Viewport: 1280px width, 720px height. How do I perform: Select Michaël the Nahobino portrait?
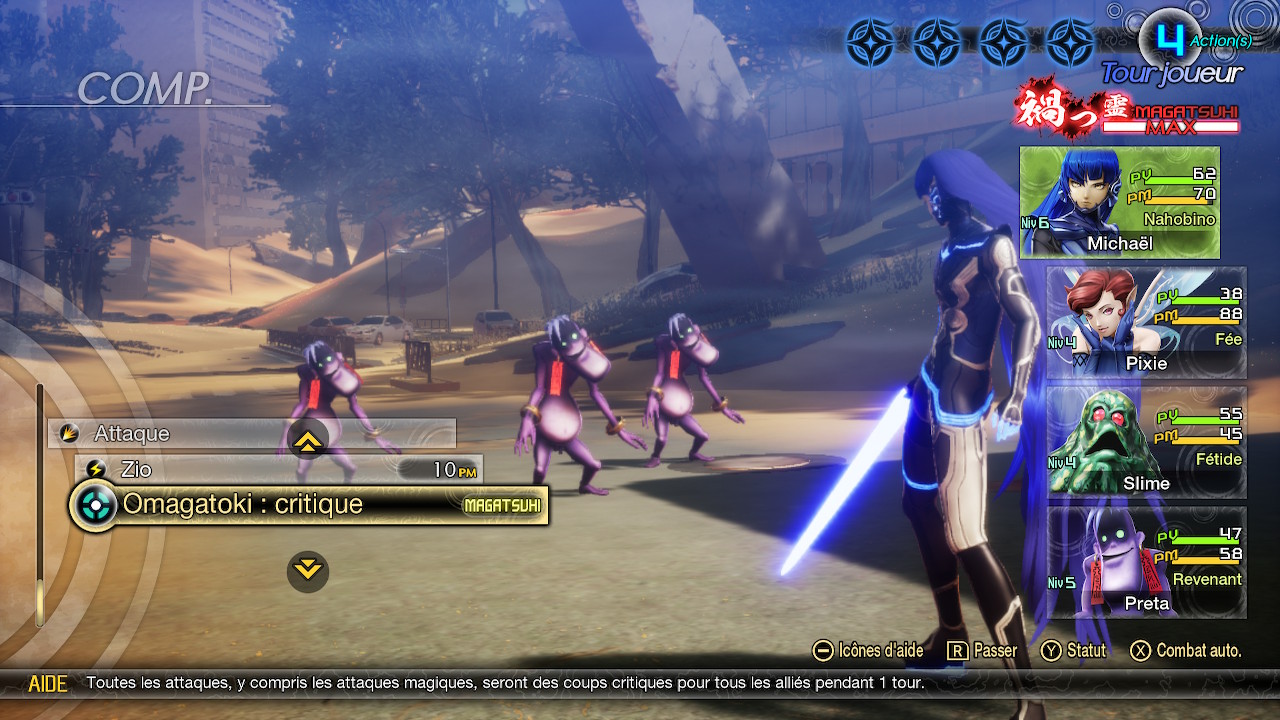pyautogui.click(x=1119, y=203)
